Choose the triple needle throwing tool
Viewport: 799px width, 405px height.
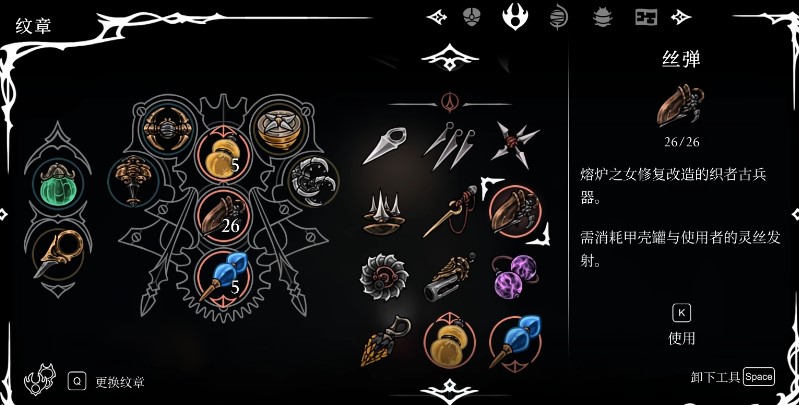pos(448,144)
